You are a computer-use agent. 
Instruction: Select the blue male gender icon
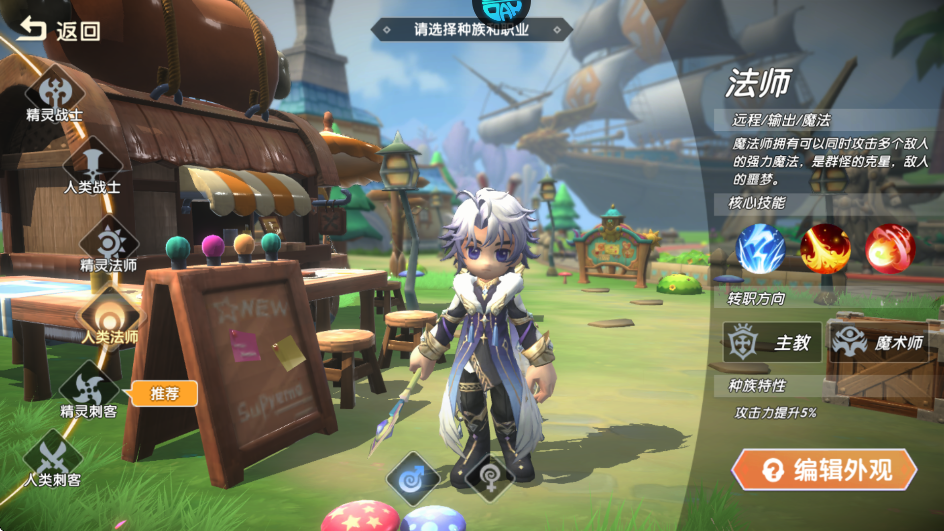tap(412, 477)
